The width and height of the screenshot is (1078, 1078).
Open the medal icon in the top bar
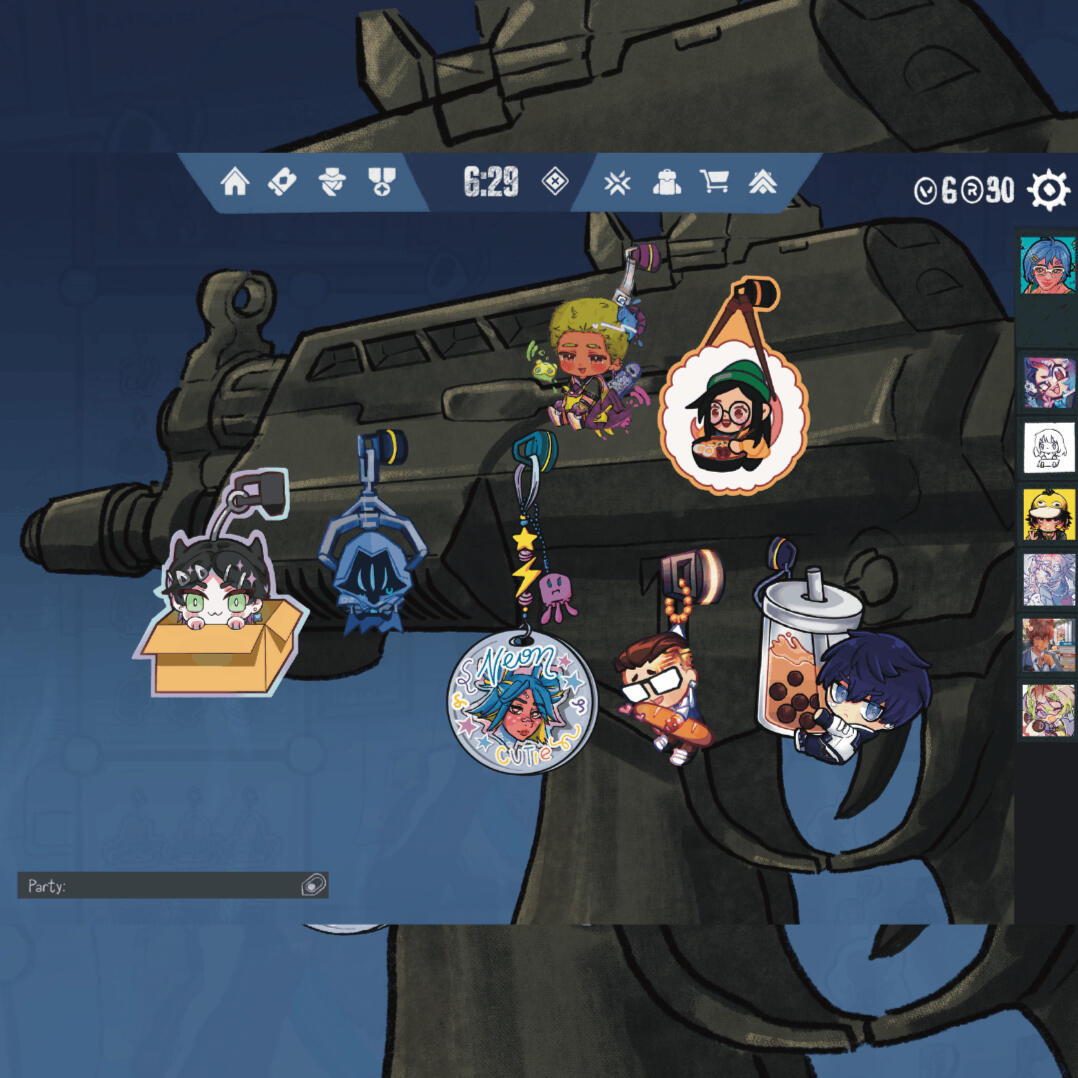pos(380,182)
